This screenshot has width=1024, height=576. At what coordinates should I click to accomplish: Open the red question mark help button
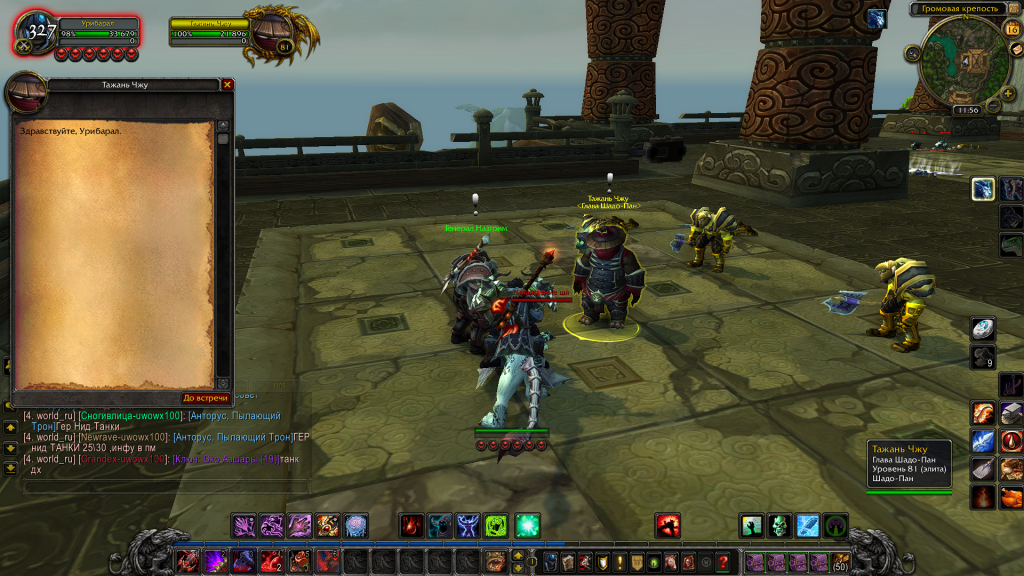(x=723, y=562)
